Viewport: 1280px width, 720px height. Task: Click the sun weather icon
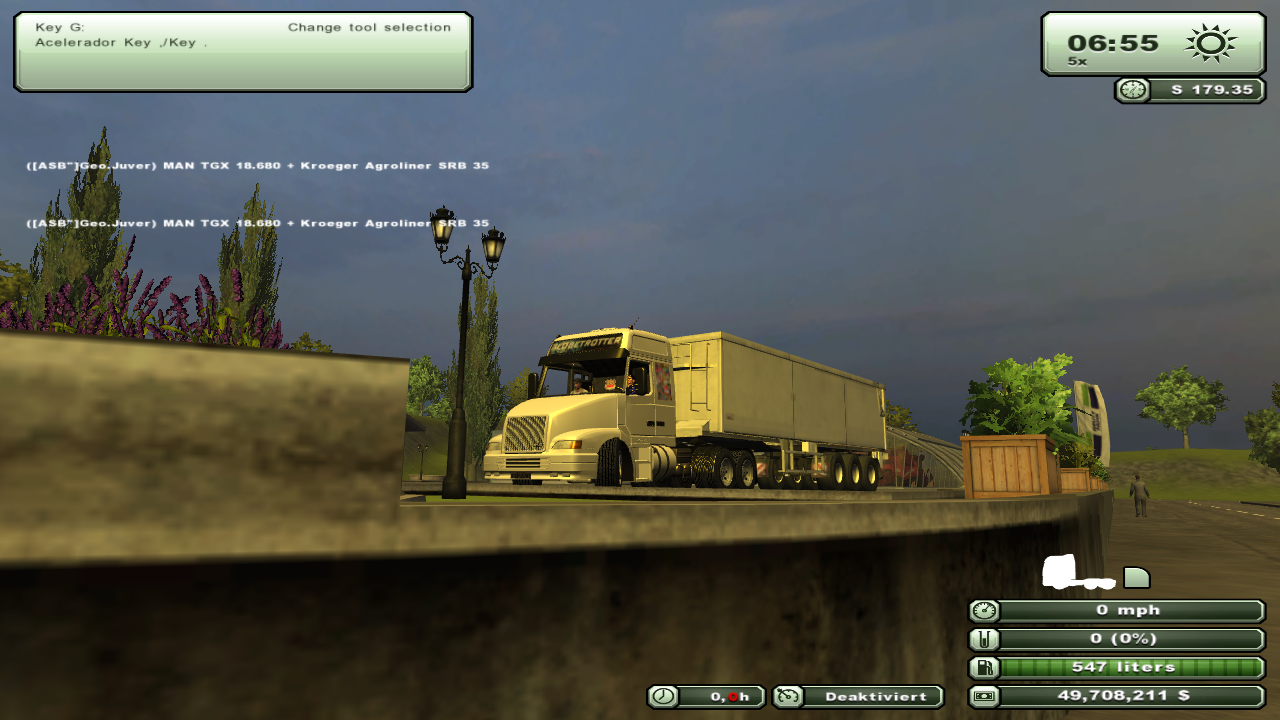click(x=1210, y=43)
